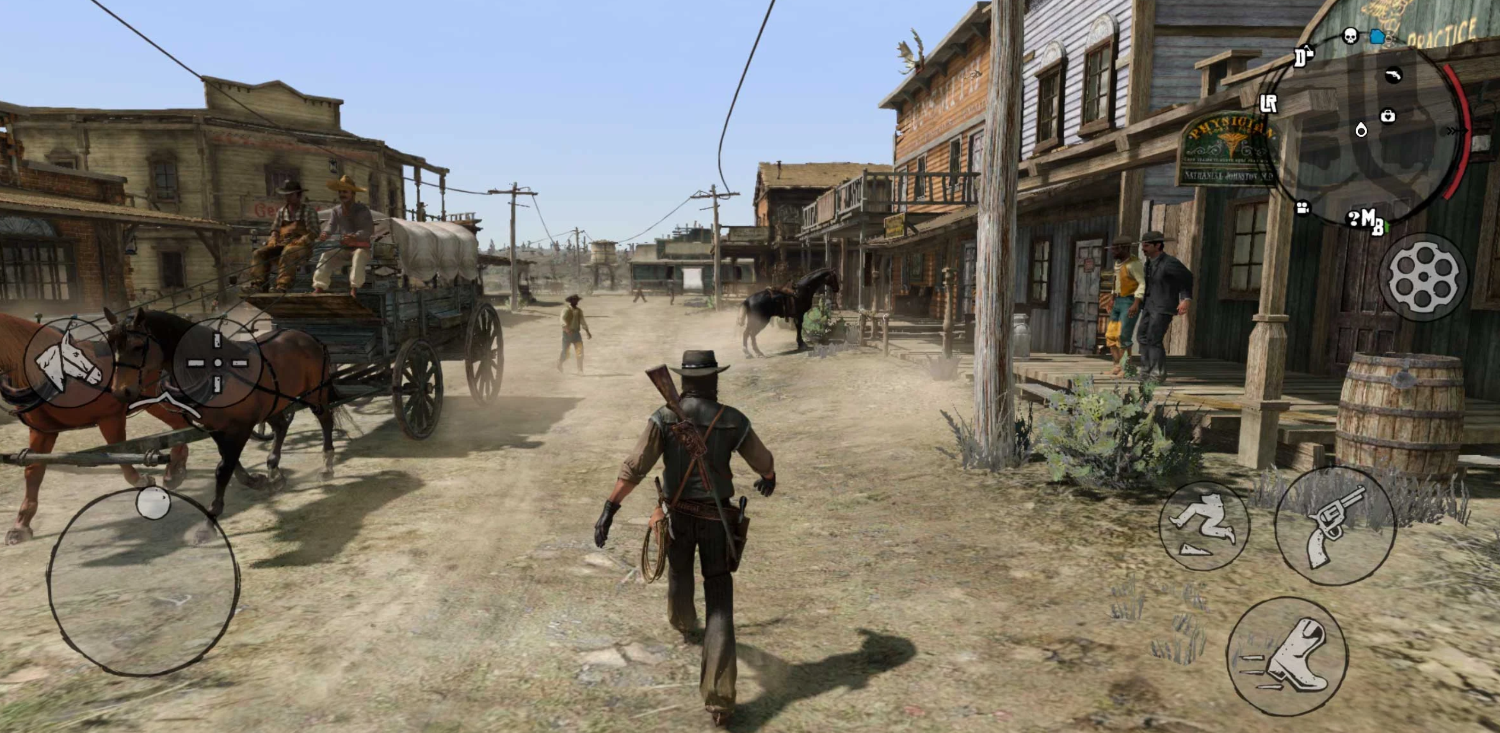The width and height of the screenshot is (1500, 733).
Task: Click the revolver gun shop minimap marker
Action: [1393, 75]
